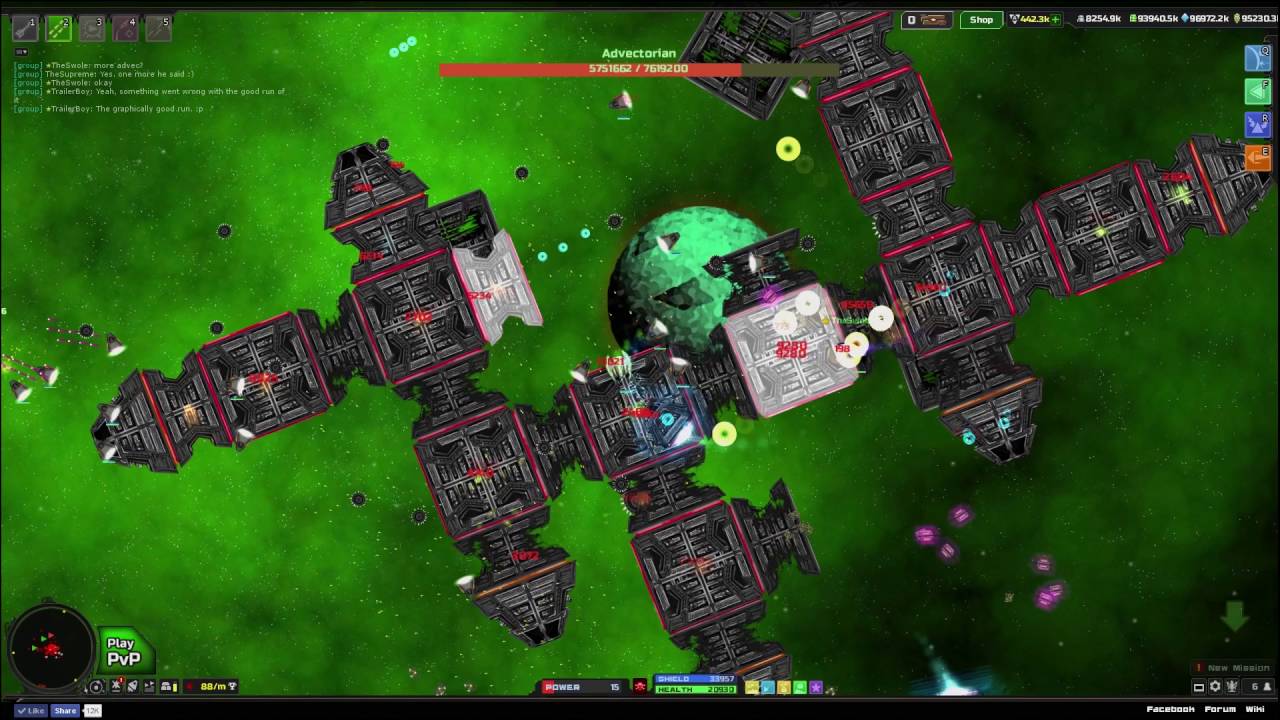Image resolution: width=1280 pixels, height=720 pixels.
Task: Open the Shop
Action: pos(981,20)
